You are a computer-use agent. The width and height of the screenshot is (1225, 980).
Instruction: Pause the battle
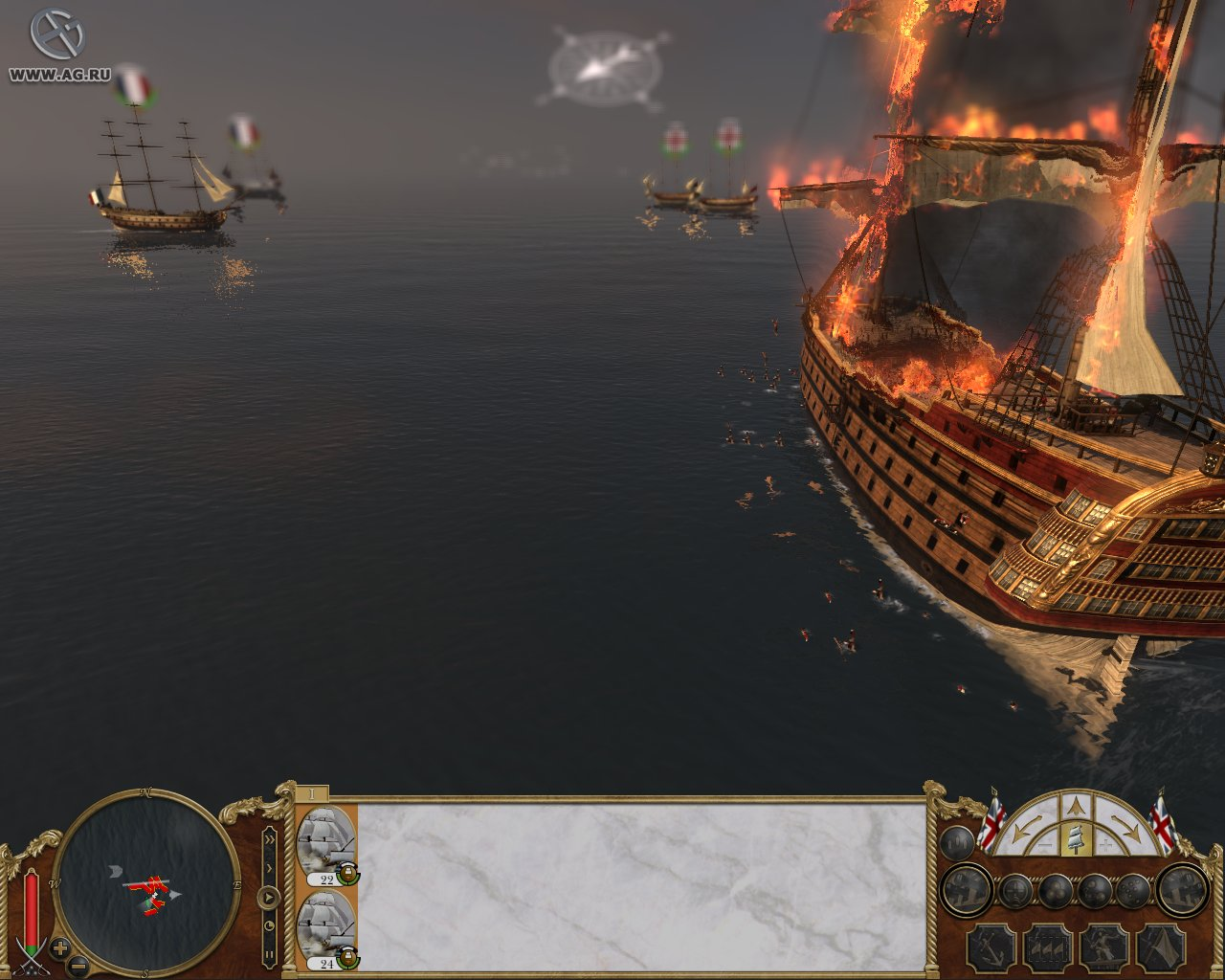(x=269, y=953)
